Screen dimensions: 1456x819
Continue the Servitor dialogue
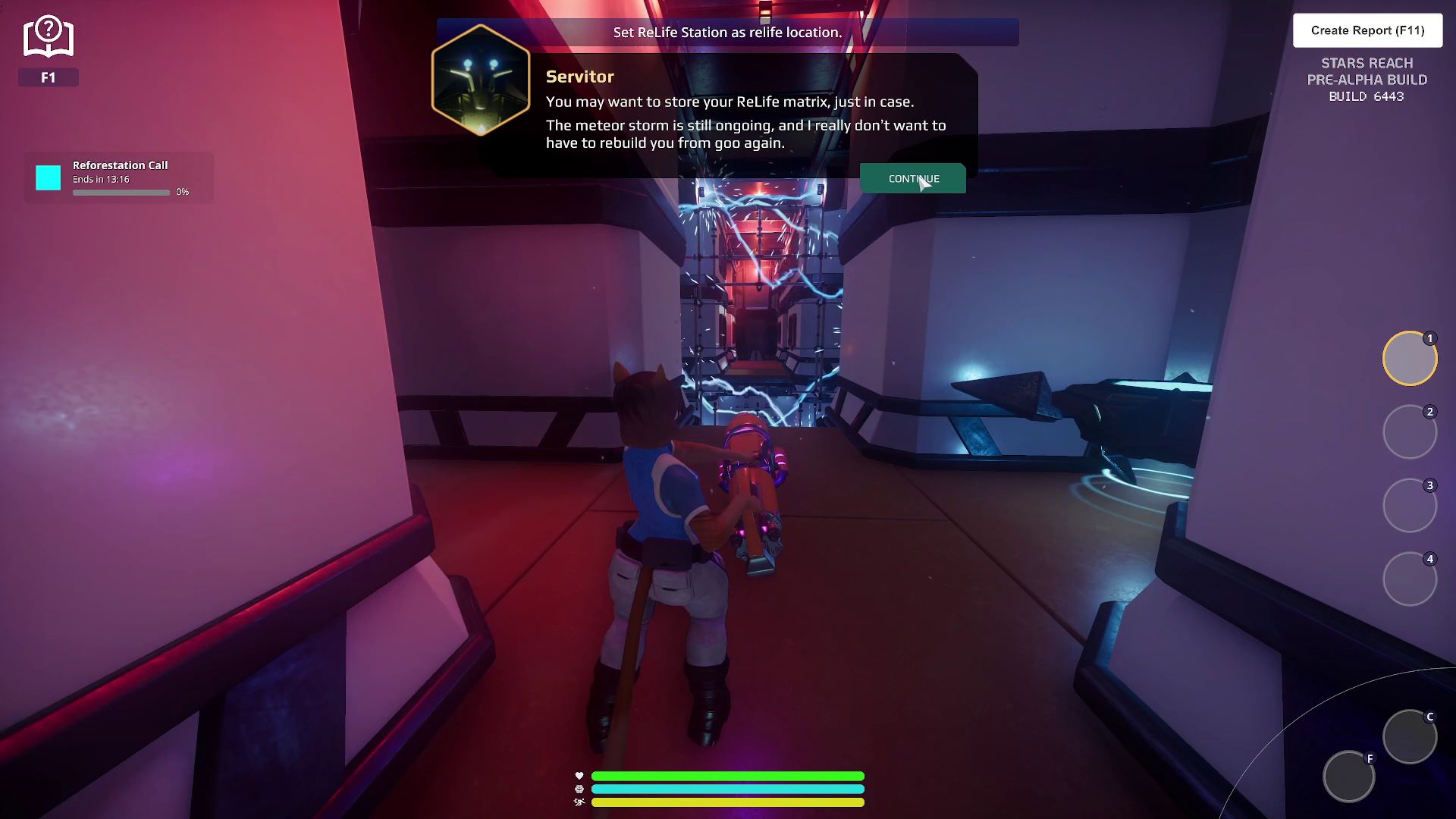pos(912,179)
